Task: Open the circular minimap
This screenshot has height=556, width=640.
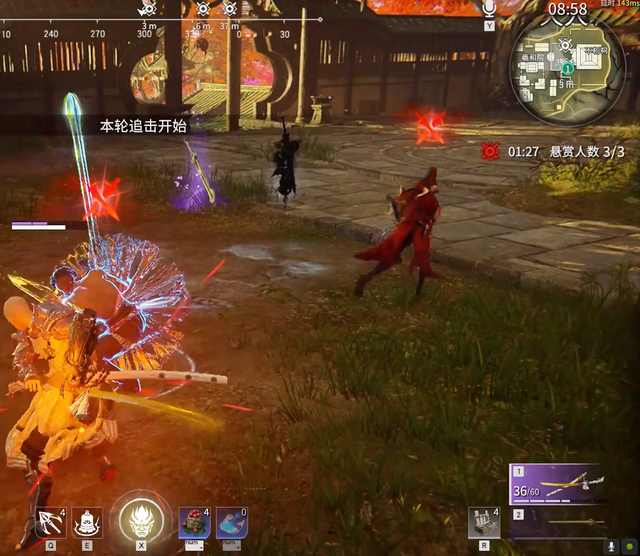Action: click(565, 70)
